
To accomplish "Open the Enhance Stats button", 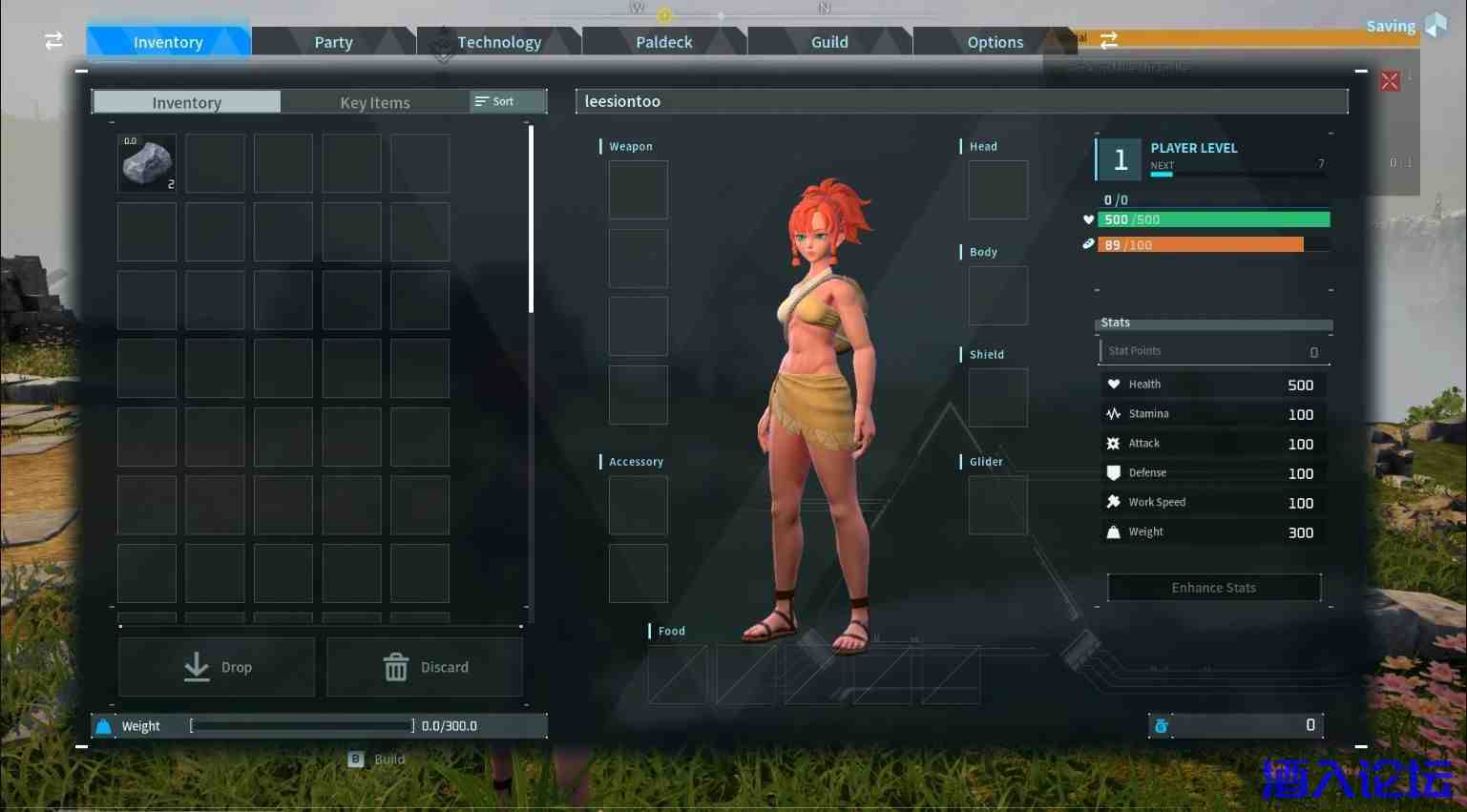I will (1213, 588).
